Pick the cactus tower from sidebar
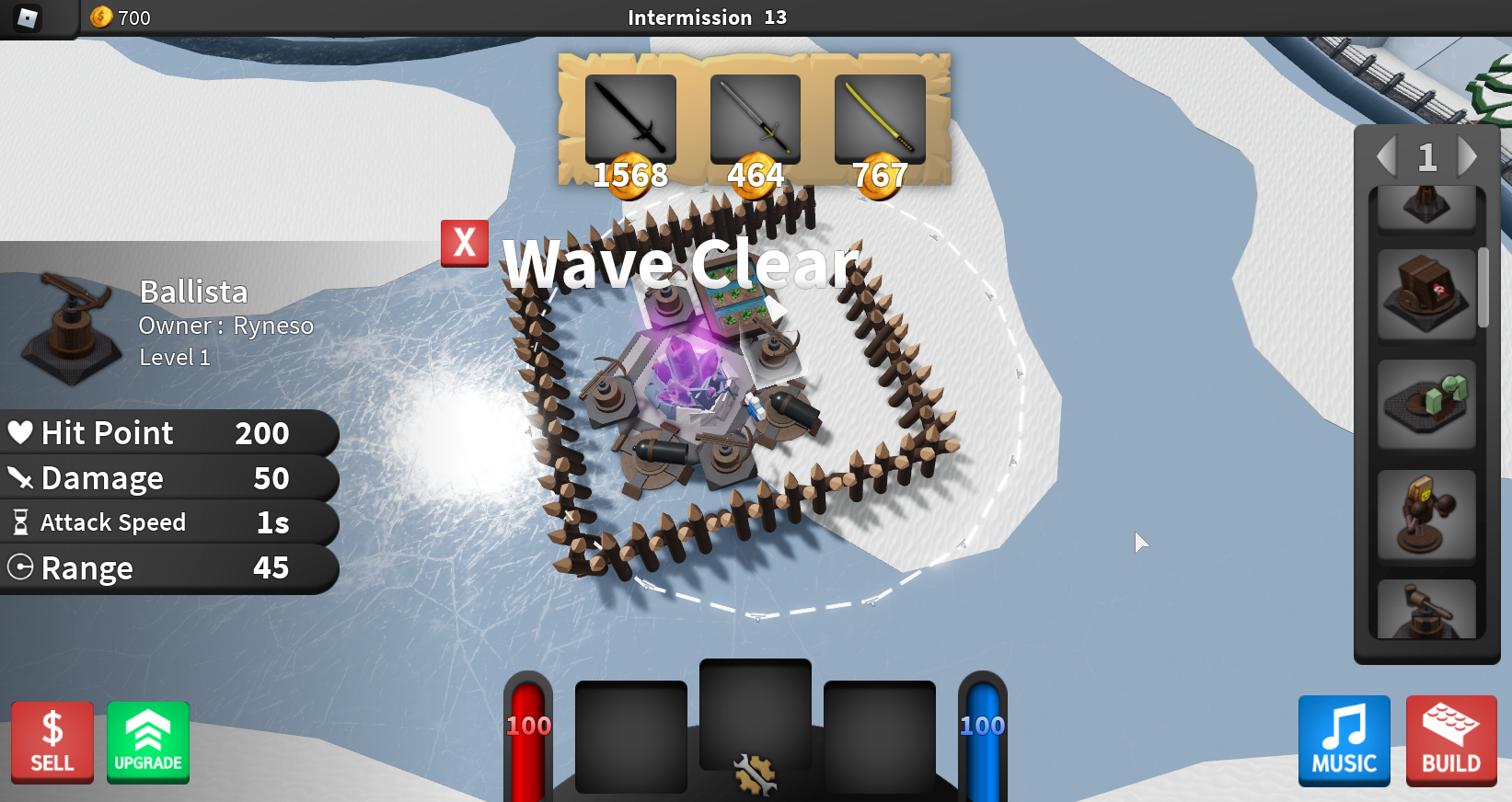The width and height of the screenshot is (1512, 802). pyautogui.click(x=1426, y=405)
